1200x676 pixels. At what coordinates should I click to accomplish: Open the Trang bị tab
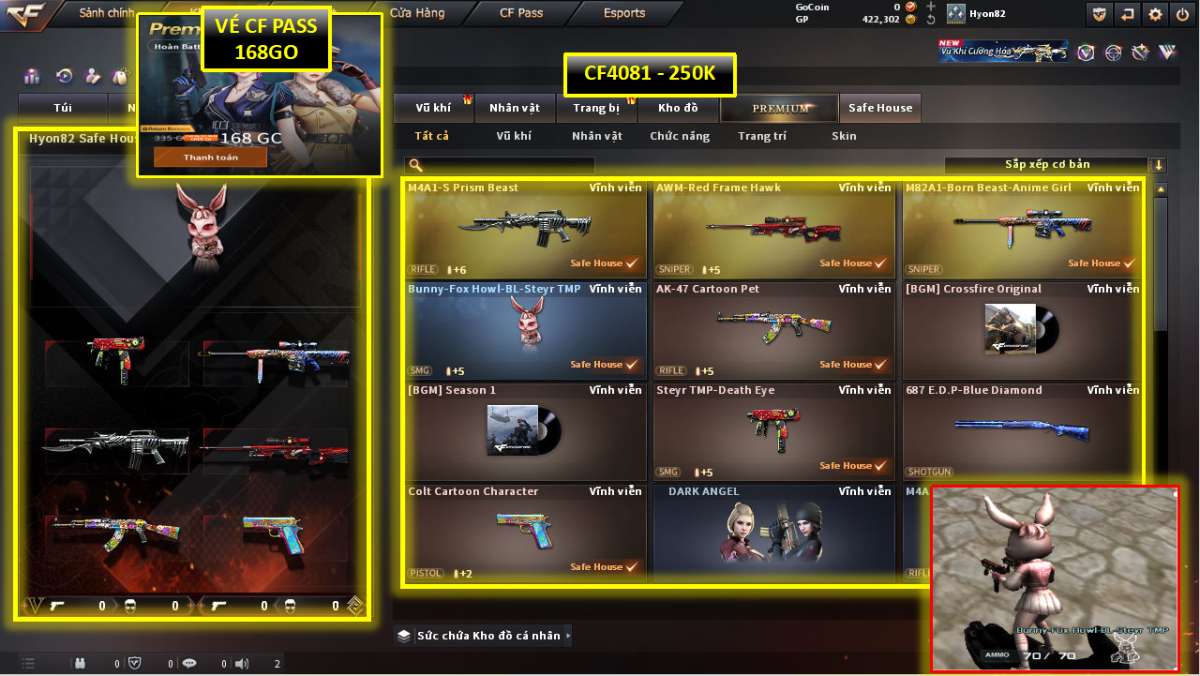click(x=597, y=108)
